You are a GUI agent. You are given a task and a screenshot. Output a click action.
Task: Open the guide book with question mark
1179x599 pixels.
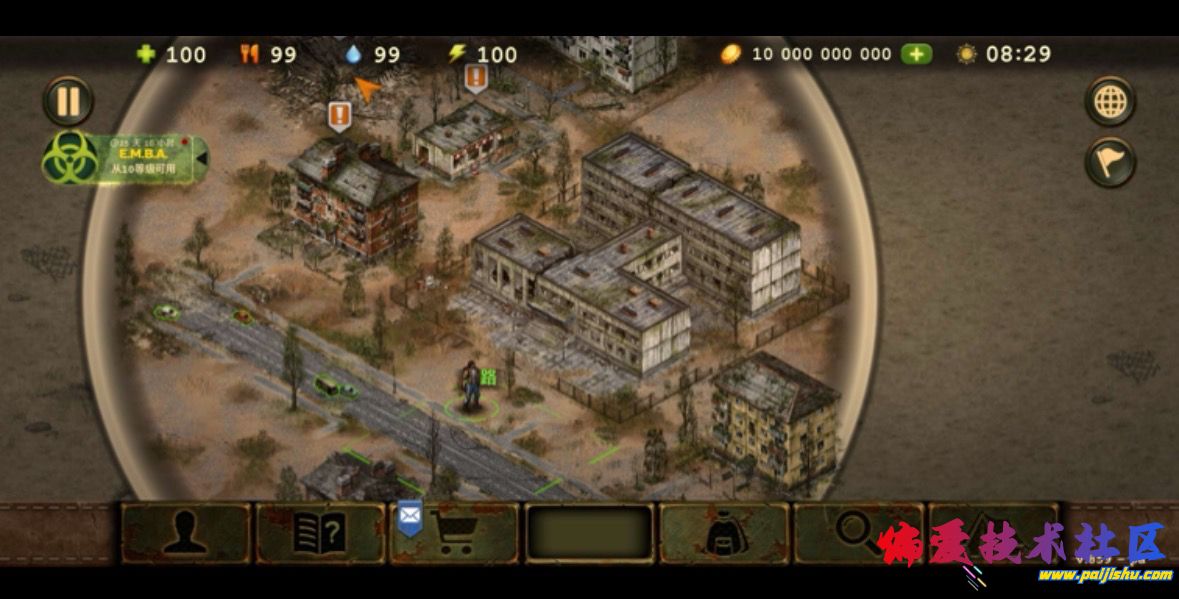pos(320,533)
